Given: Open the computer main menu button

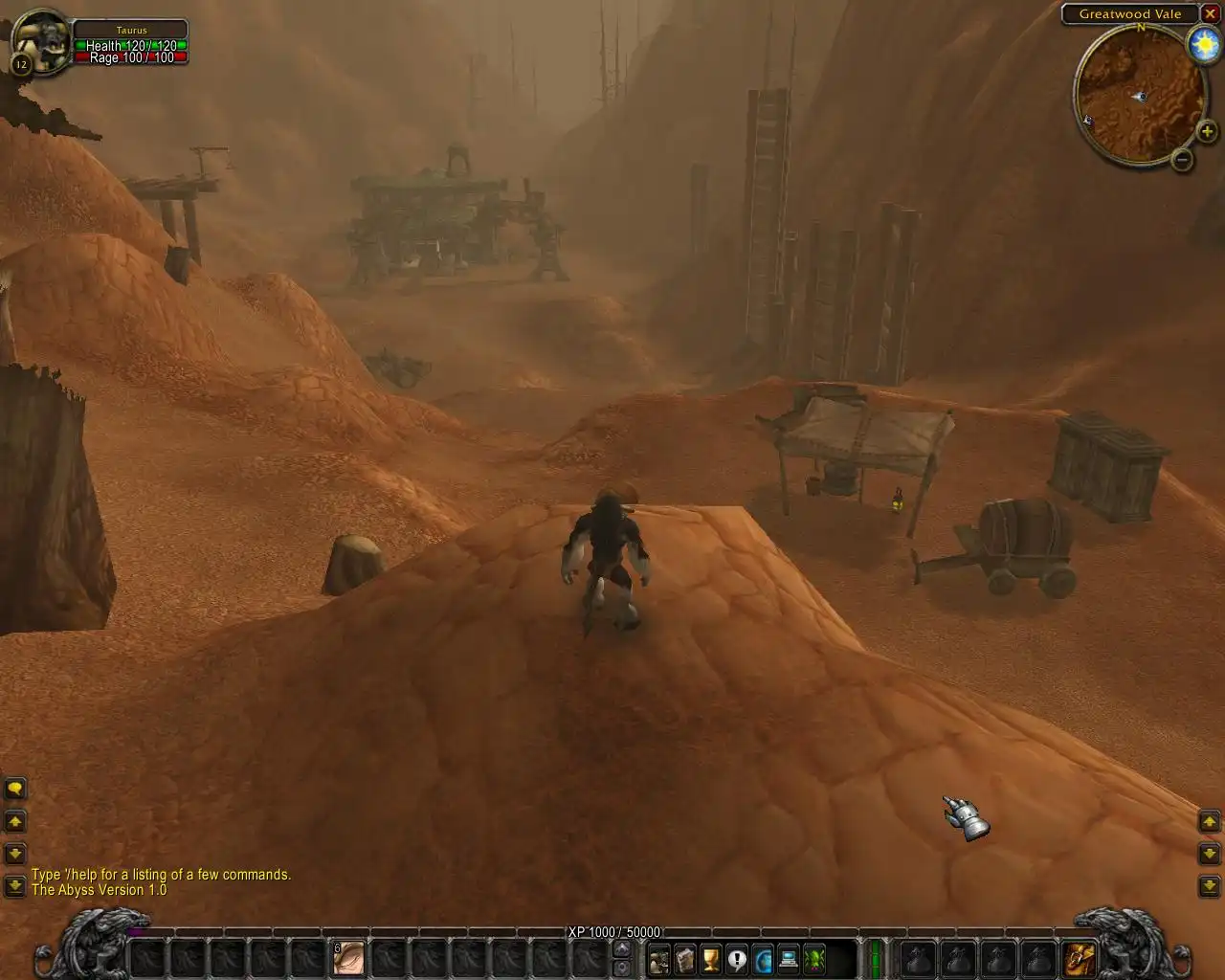Looking at the screenshot, I should click(789, 958).
